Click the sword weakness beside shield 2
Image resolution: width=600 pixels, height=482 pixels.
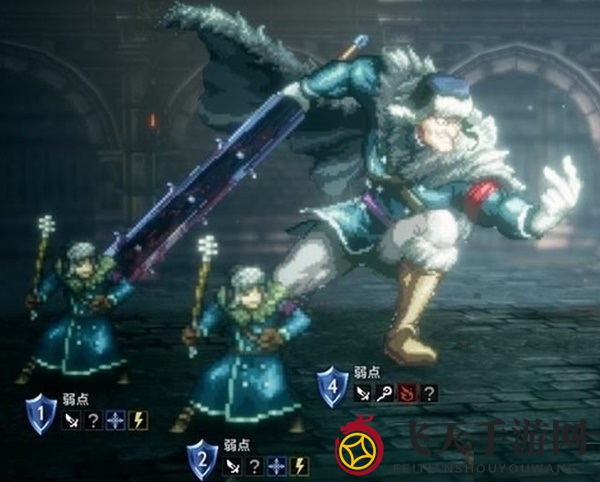click(x=233, y=466)
